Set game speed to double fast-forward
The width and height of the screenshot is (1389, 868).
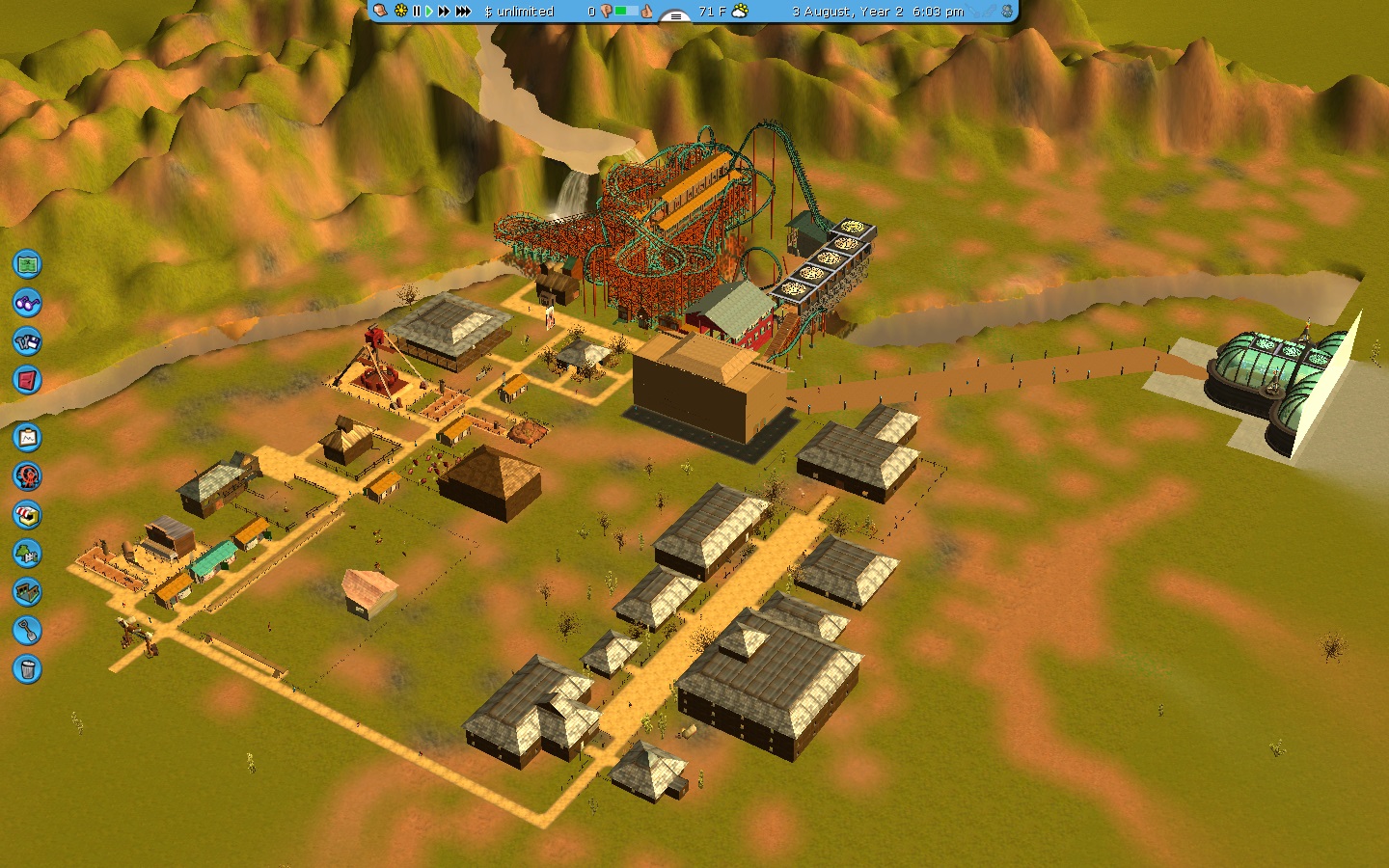pyautogui.click(x=444, y=12)
